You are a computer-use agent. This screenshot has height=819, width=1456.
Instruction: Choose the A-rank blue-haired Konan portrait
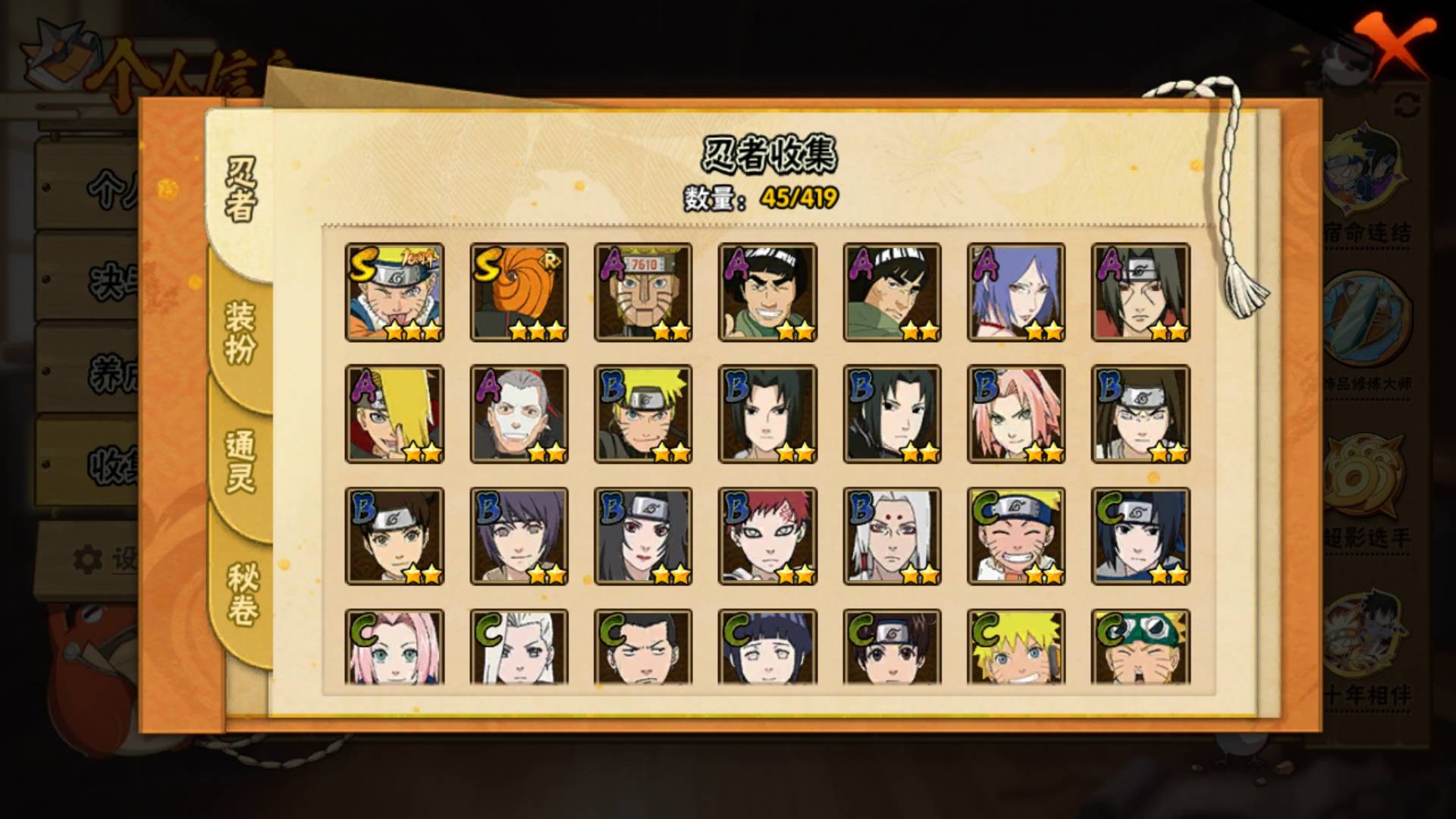[x=1016, y=292]
